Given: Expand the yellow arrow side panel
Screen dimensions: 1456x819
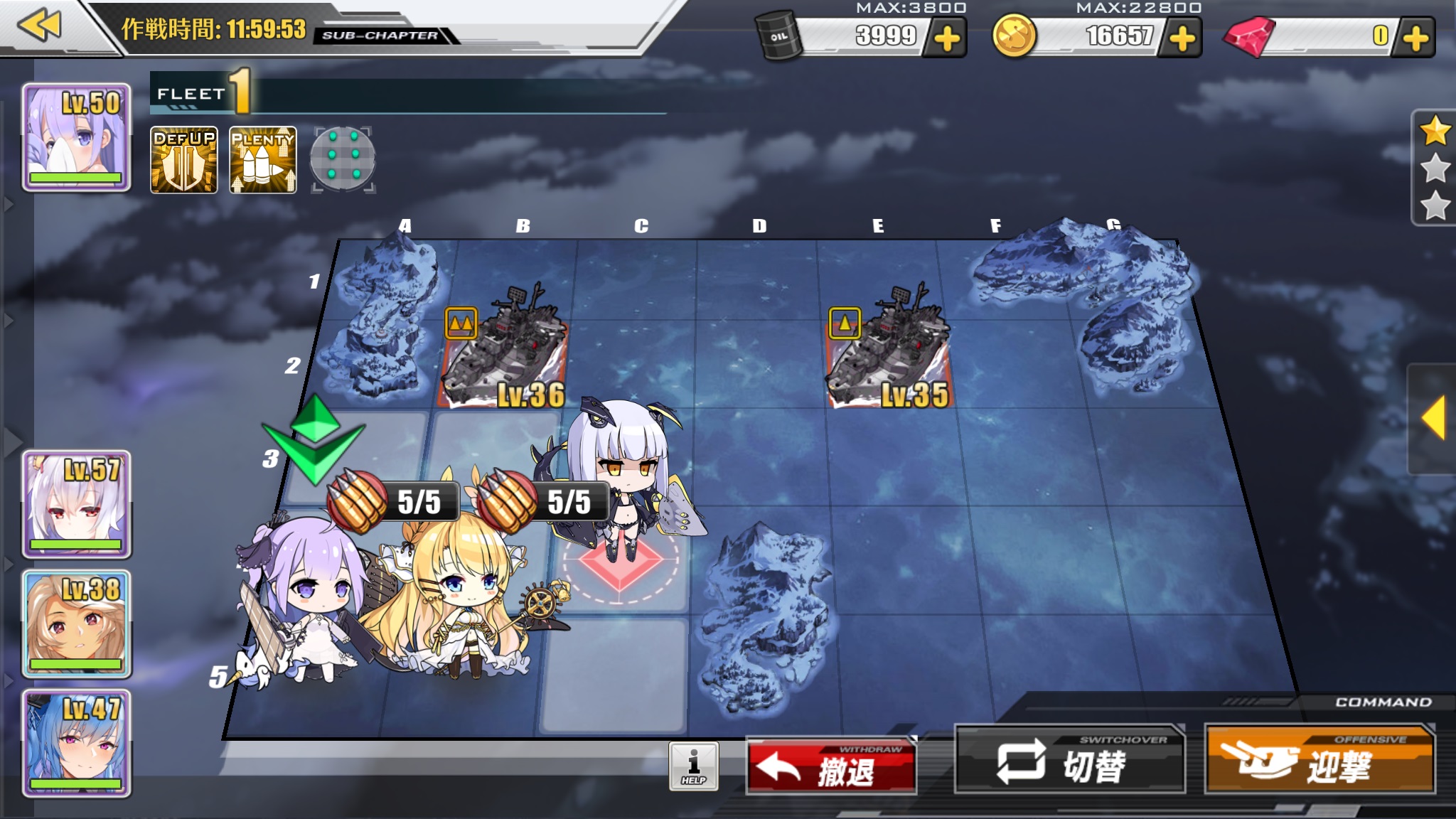Looking at the screenshot, I should click(1433, 418).
